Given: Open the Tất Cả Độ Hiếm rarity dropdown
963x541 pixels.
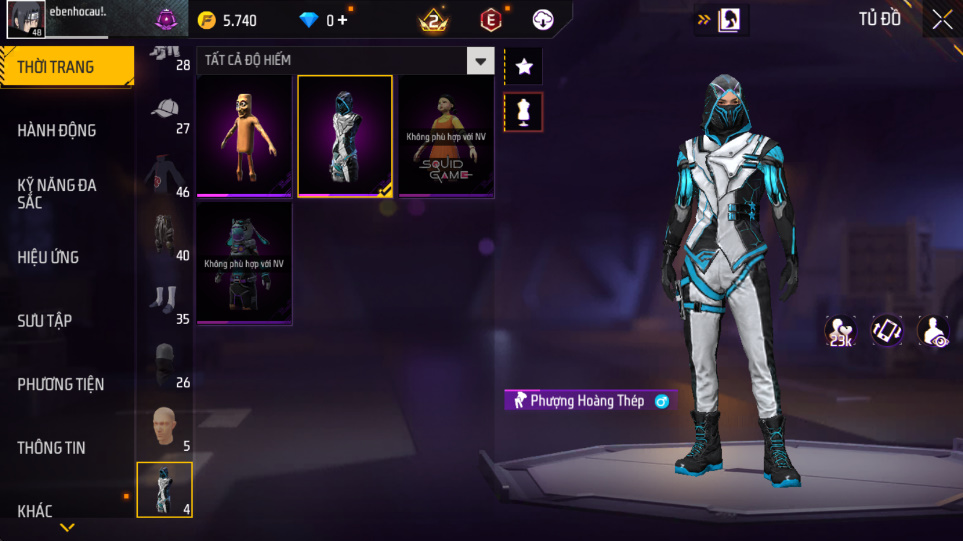Looking at the screenshot, I should (481, 61).
